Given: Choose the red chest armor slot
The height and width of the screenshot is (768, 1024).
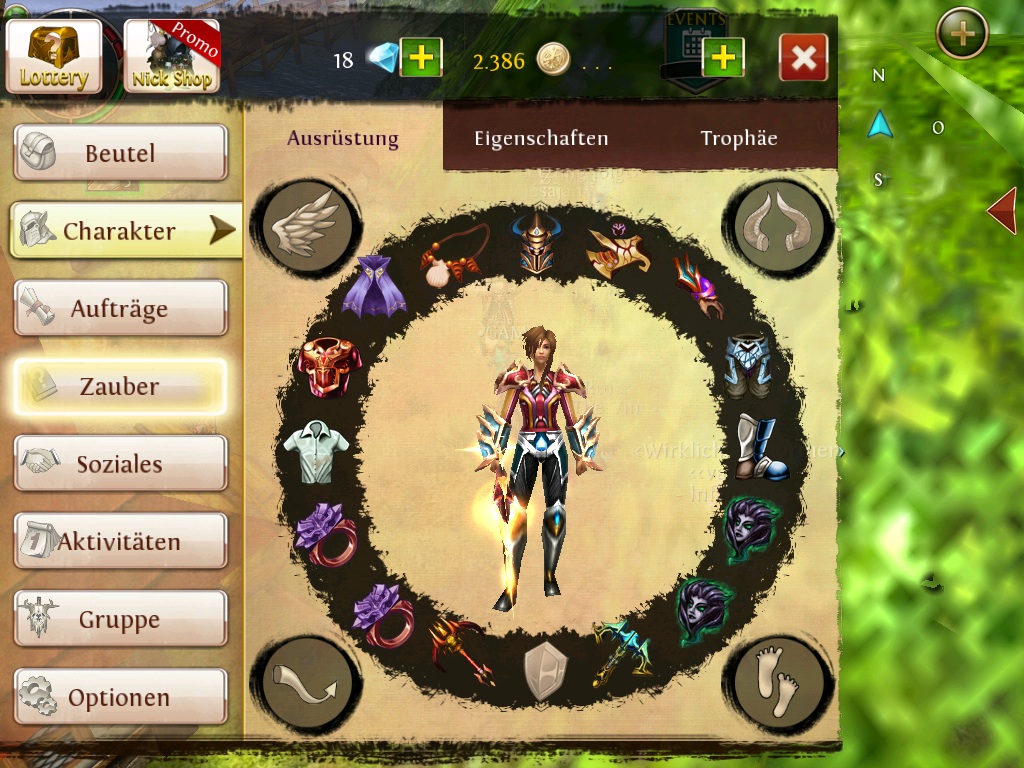Looking at the screenshot, I should [326, 367].
